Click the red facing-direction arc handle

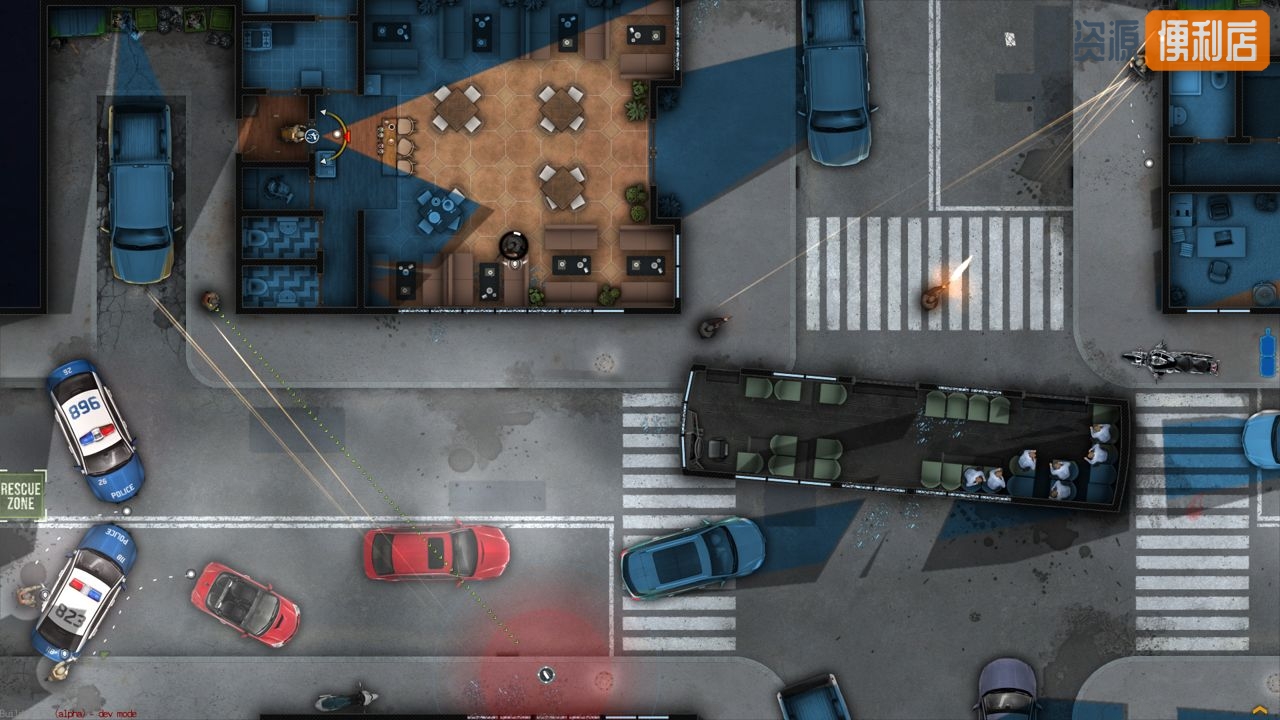(x=347, y=135)
